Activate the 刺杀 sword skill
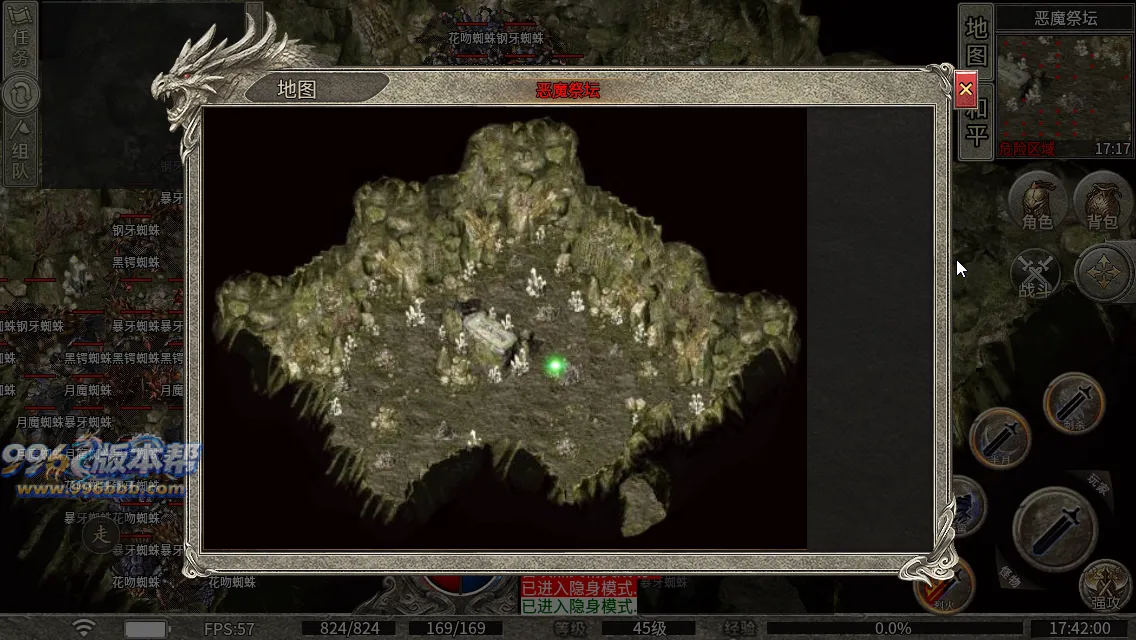This screenshot has width=1136, height=640. click(x=1073, y=403)
